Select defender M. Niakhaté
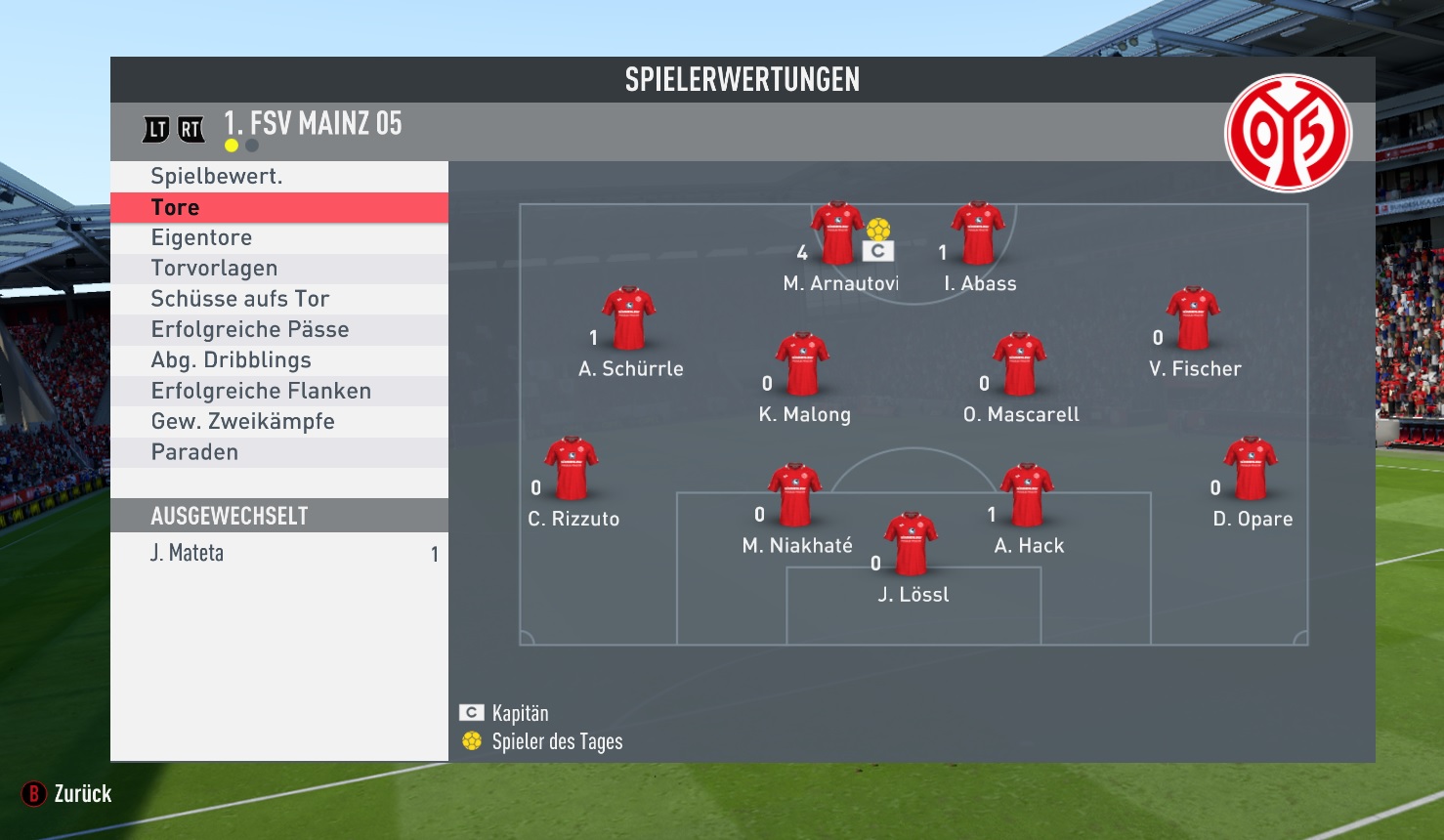This screenshot has width=1444, height=840. coord(795,495)
